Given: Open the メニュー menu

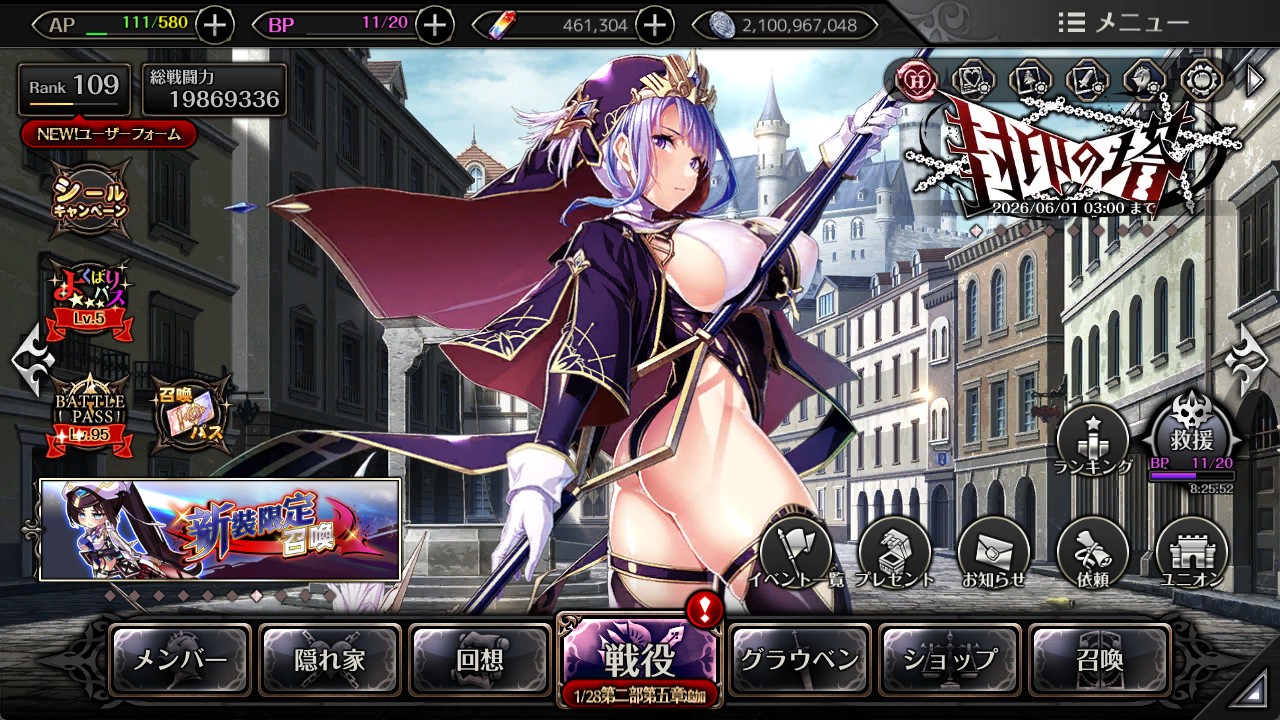Looking at the screenshot, I should pos(1123,23).
